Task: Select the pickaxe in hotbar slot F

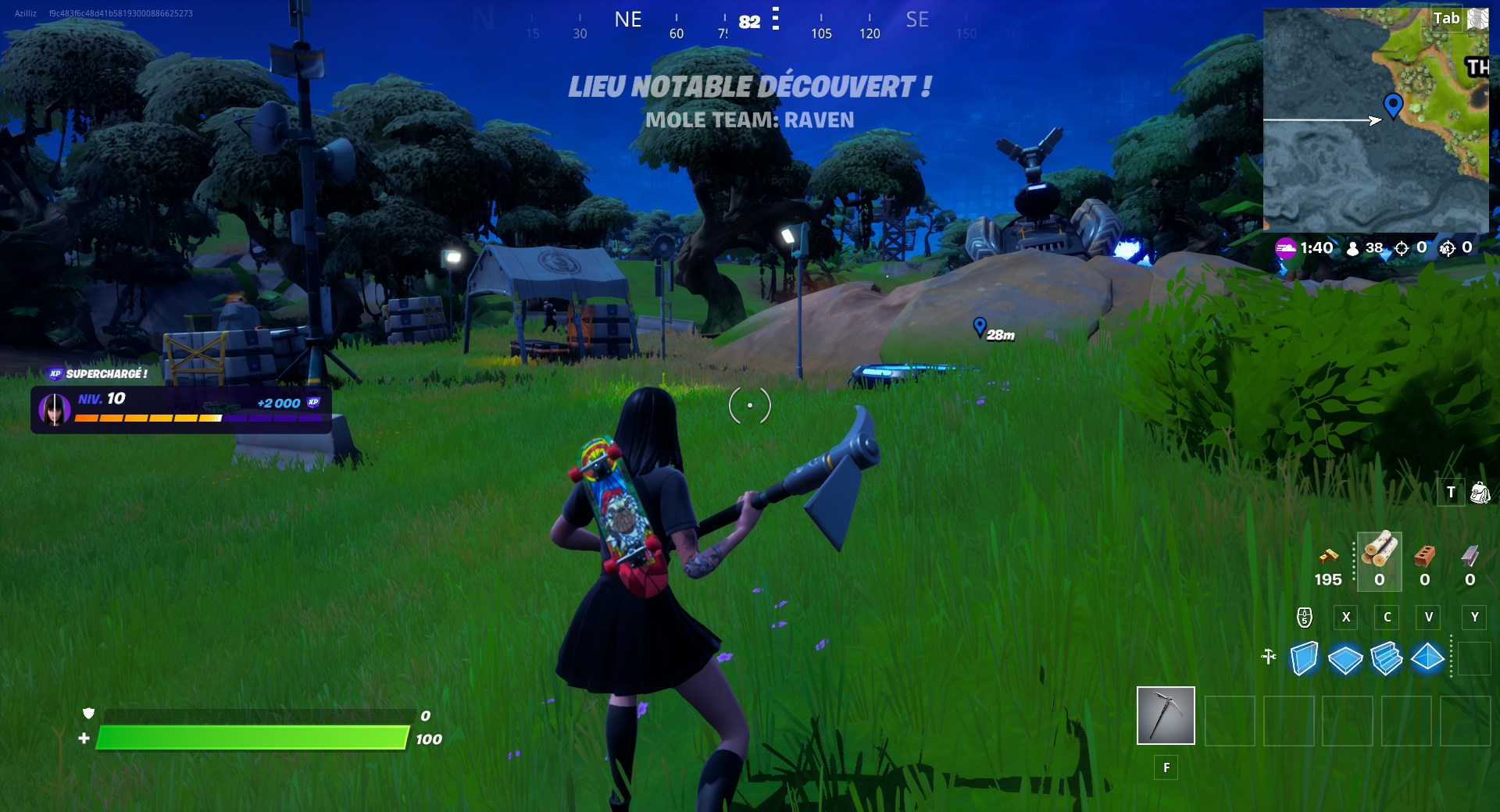Action: (x=1166, y=714)
